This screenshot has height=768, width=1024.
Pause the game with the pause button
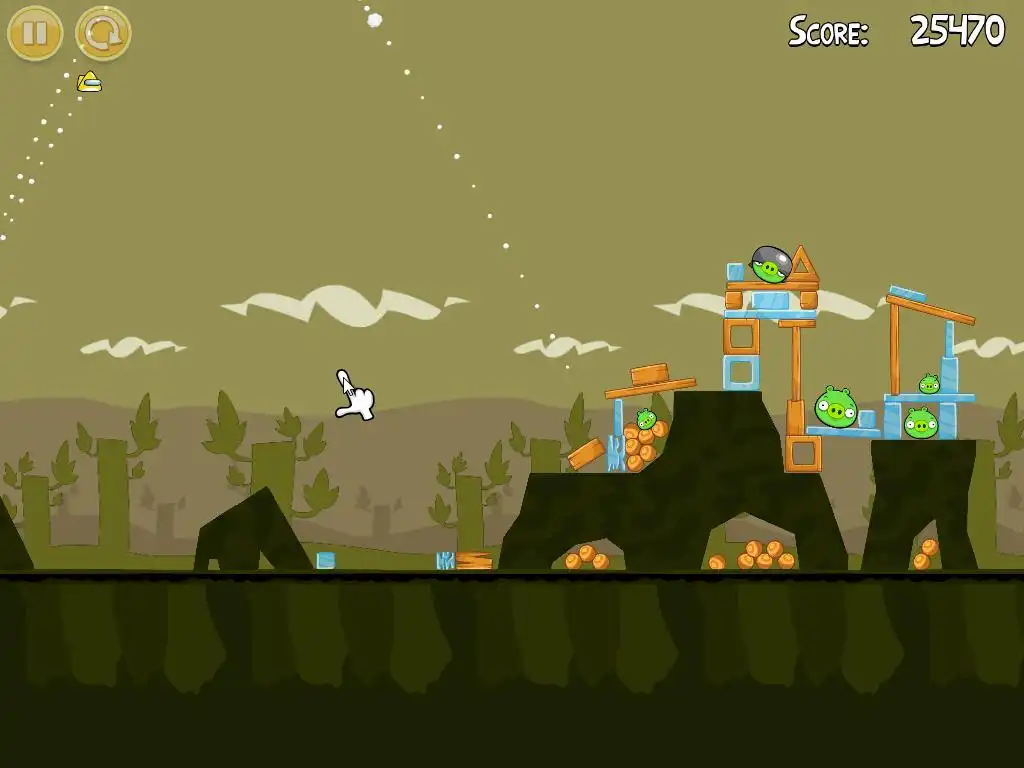point(35,33)
